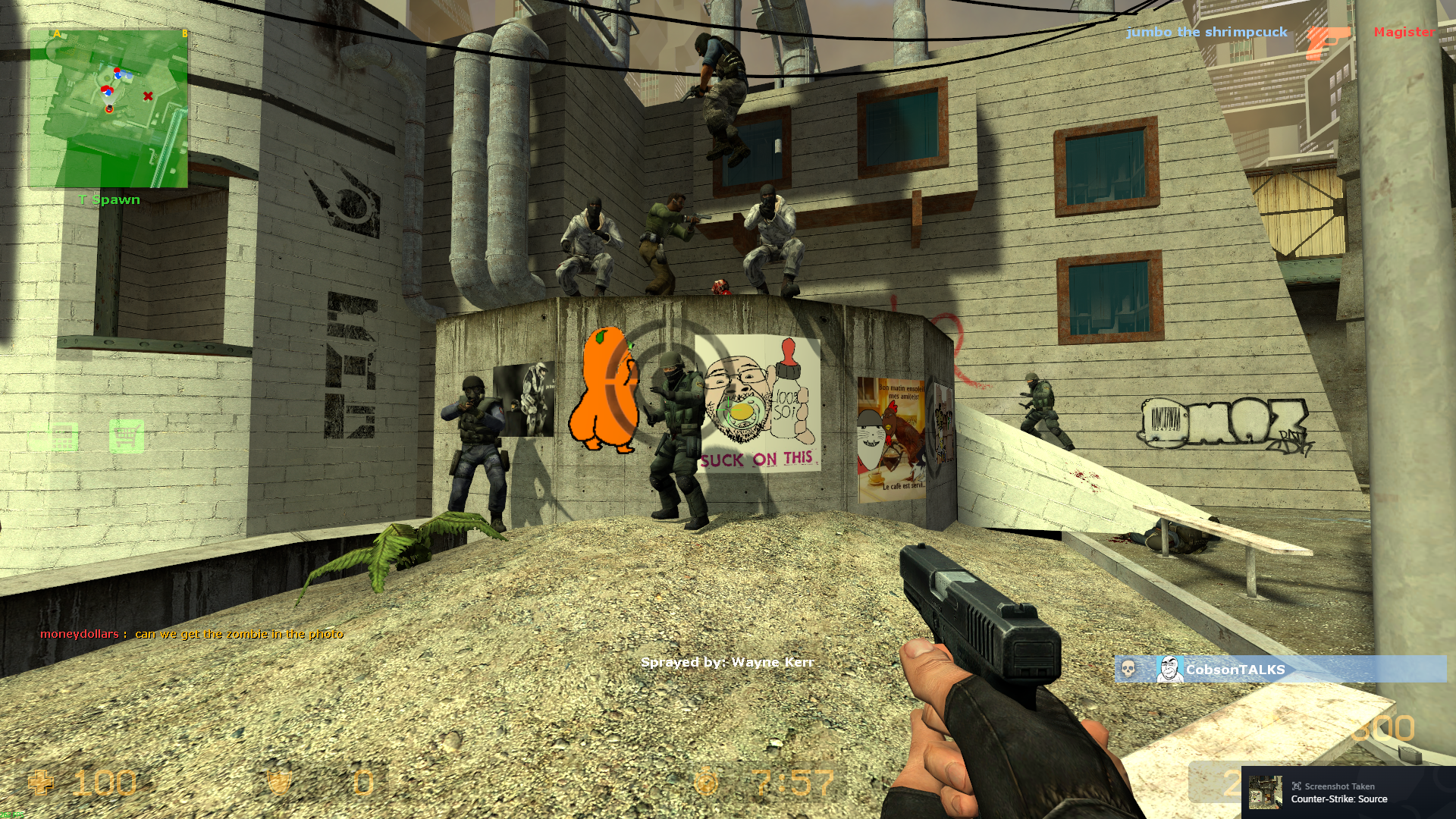Click CobsonTALKS's avatar picture

point(1169,670)
